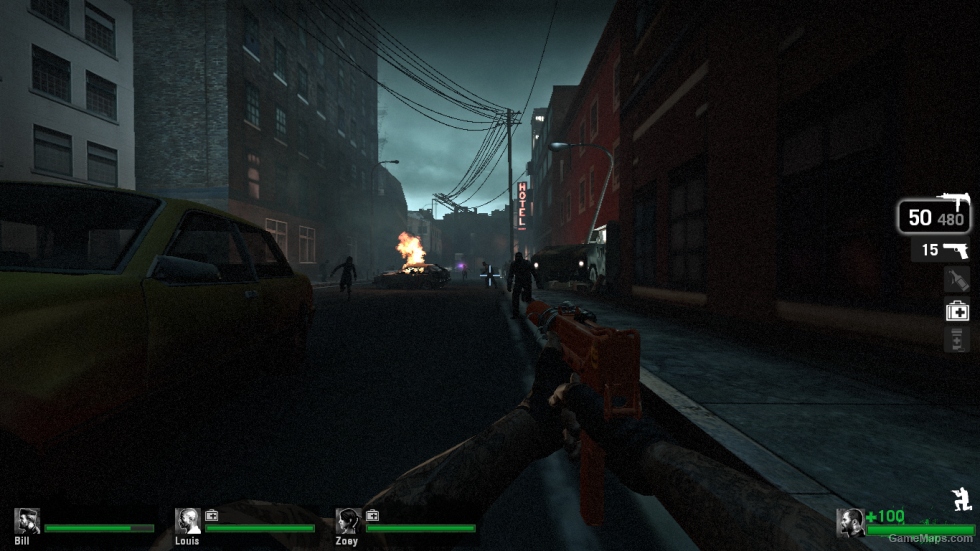Select the empty pain pills slot
Viewport: 980px width, 551px height.
957,340
